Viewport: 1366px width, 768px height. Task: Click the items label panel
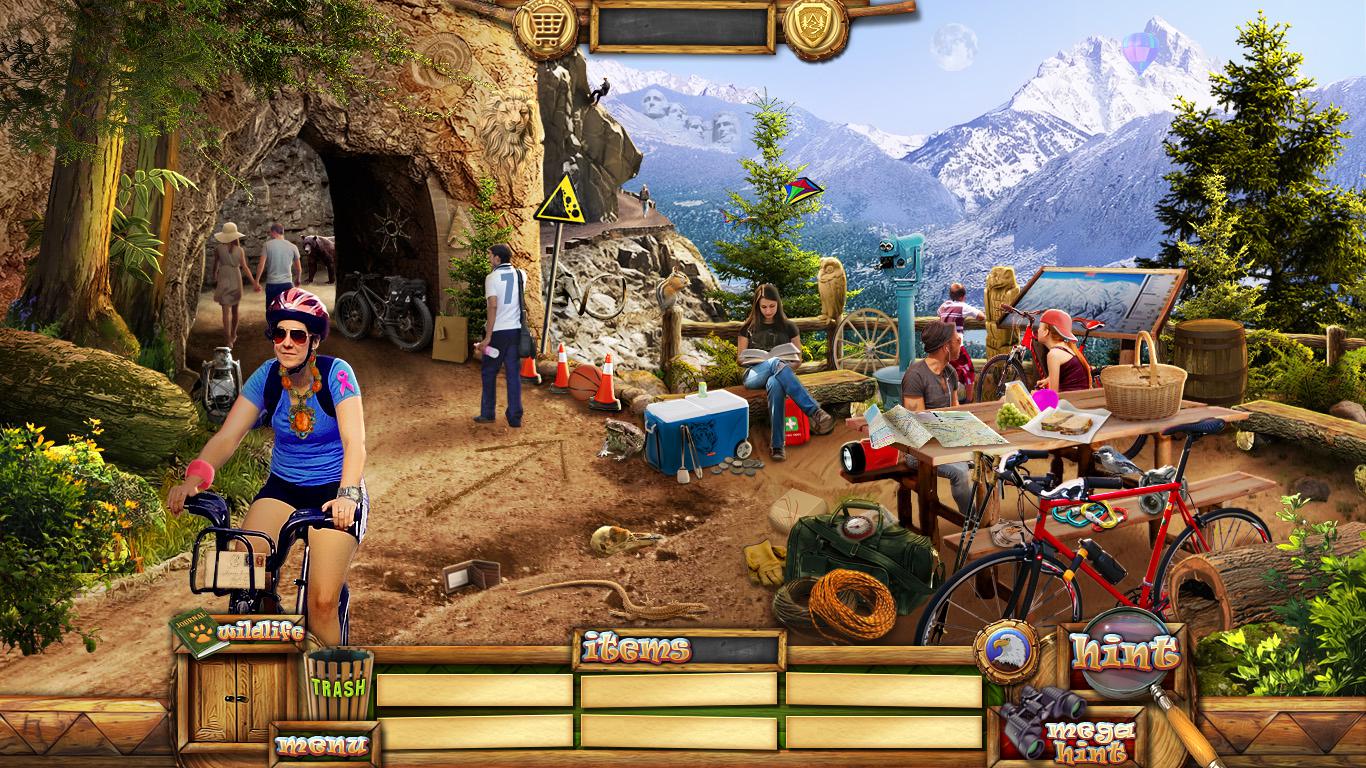pyautogui.click(x=680, y=649)
